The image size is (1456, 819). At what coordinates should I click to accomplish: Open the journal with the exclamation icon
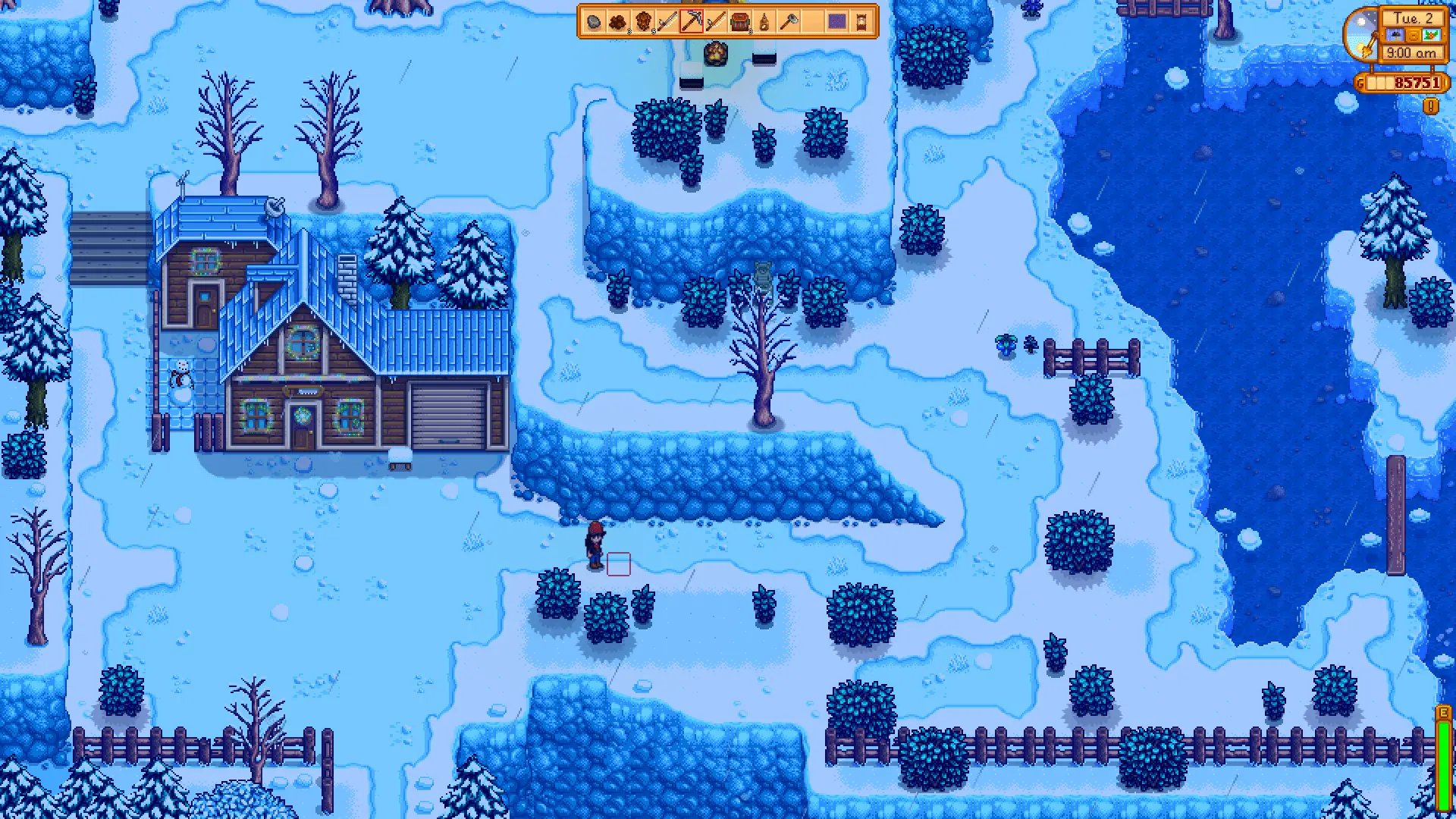[1430, 107]
